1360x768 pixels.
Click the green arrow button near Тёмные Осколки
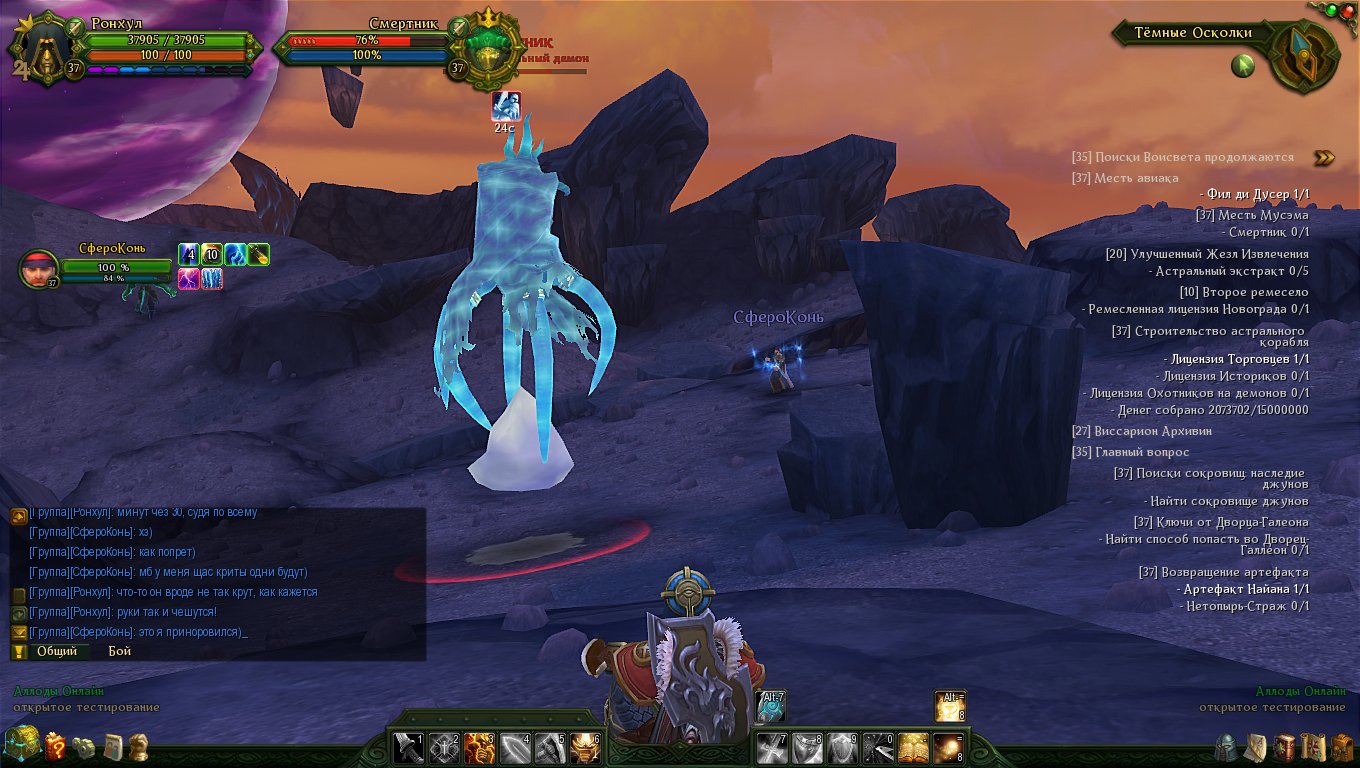pos(1243,66)
